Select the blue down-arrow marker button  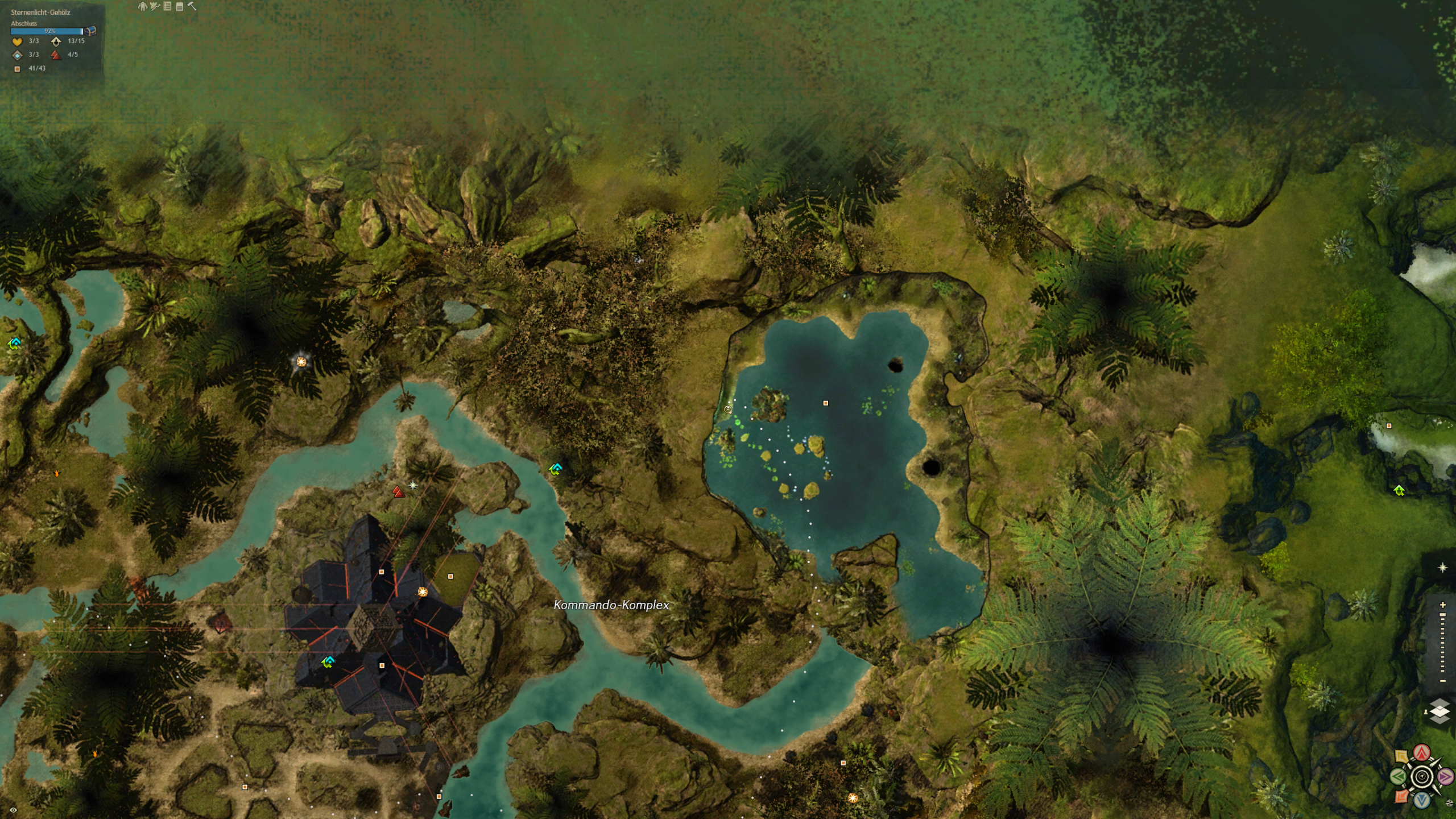(1422, 800)
